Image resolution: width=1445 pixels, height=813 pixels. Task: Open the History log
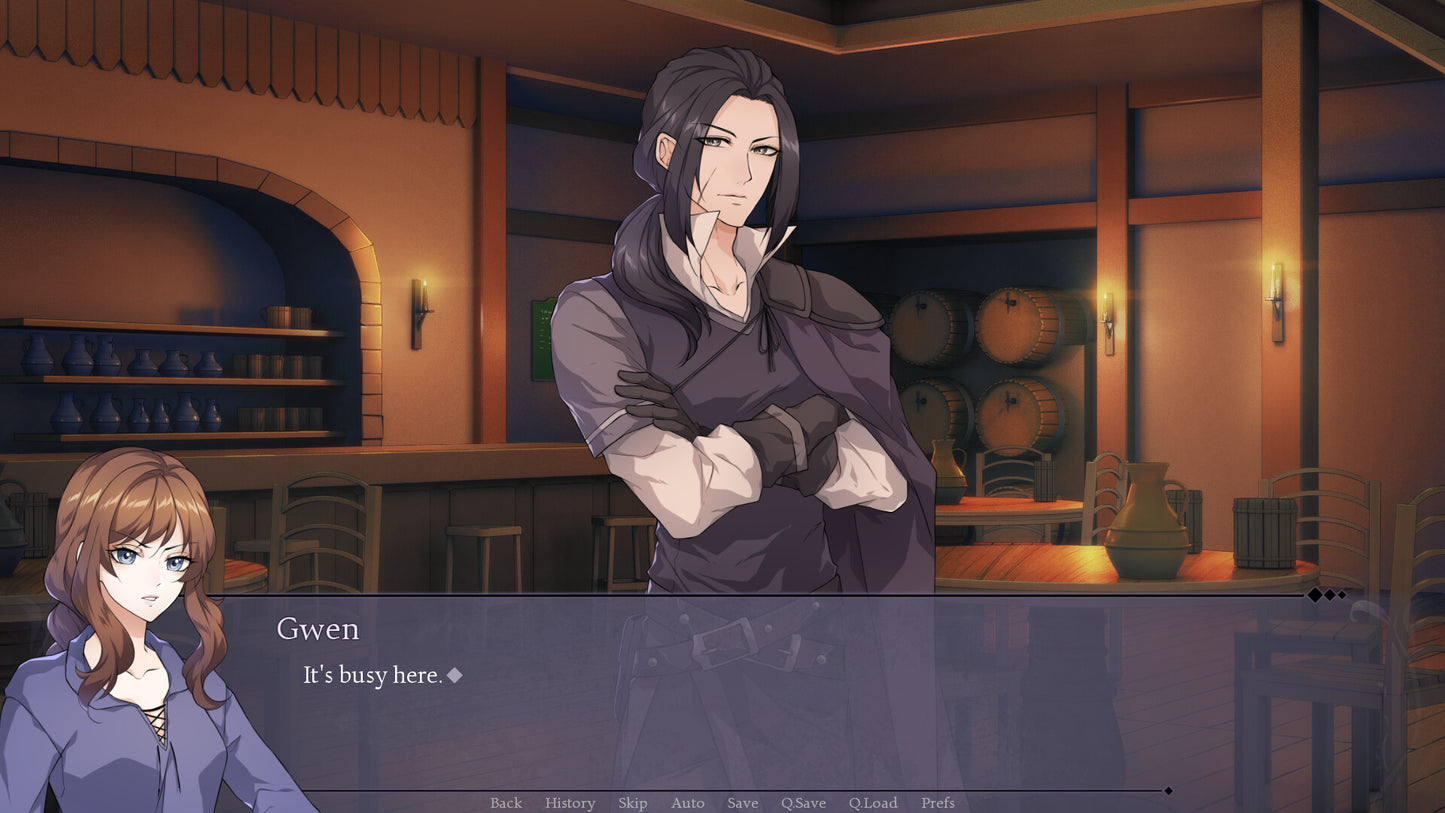click(x=569, y=802)
